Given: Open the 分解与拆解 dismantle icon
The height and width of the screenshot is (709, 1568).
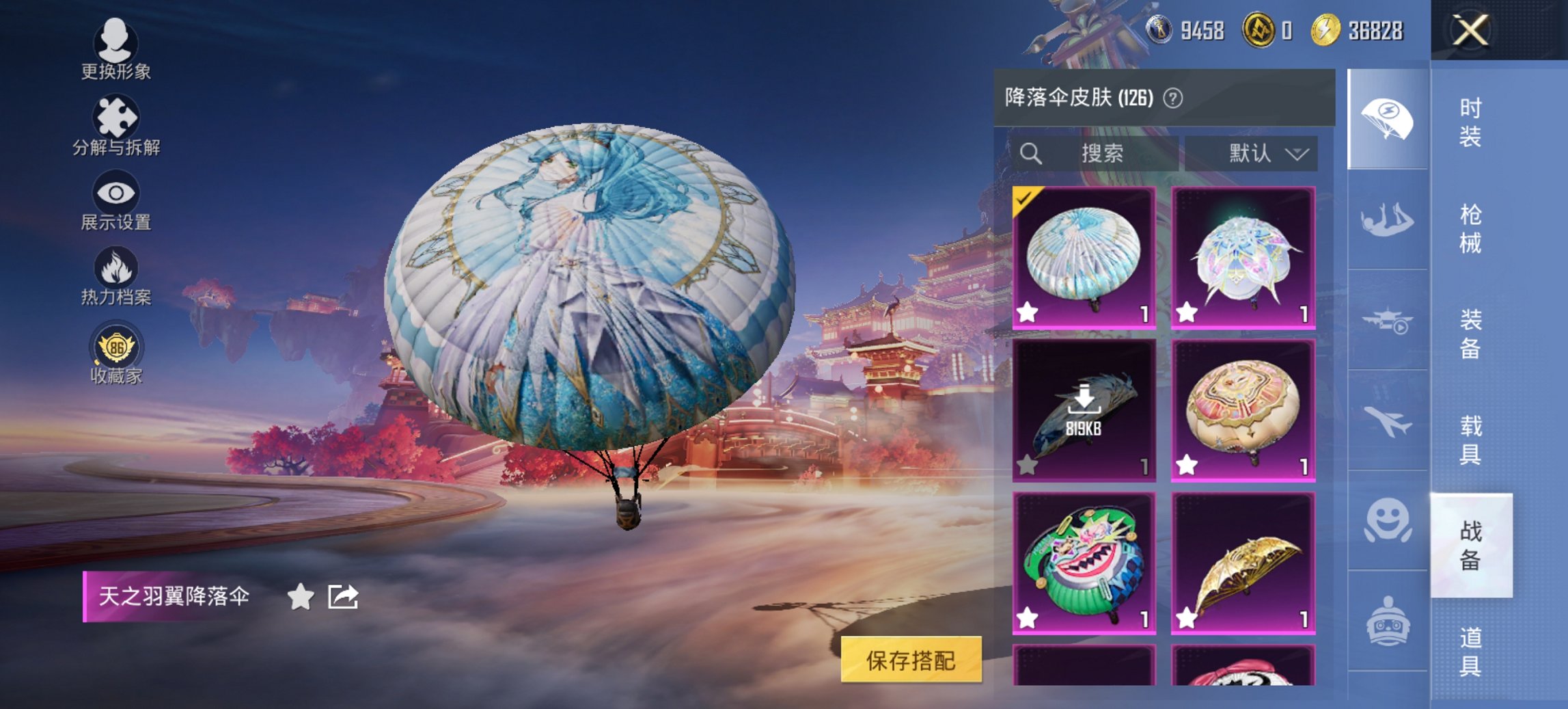Looking at the screenshot, I should point(116,113).
